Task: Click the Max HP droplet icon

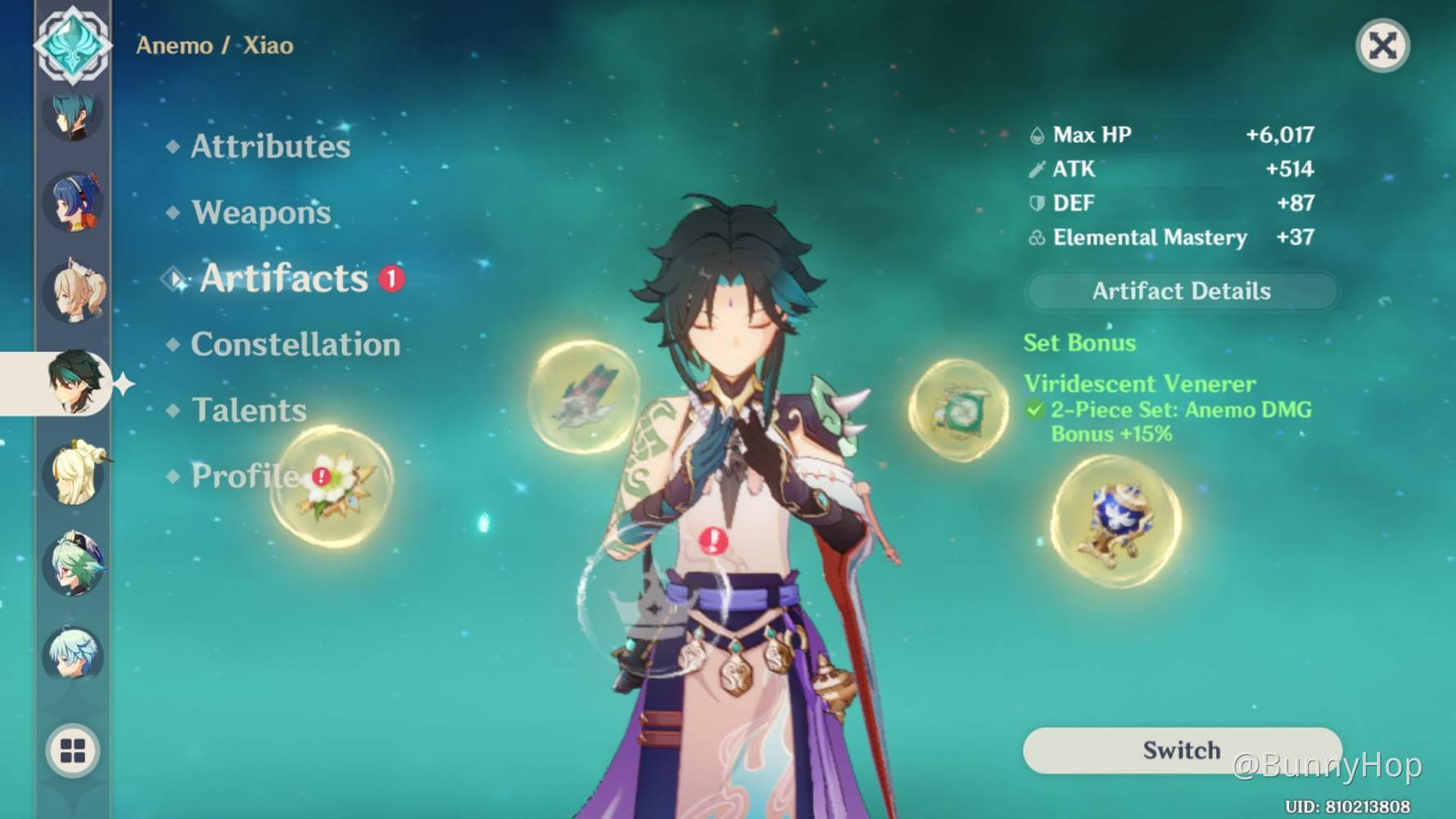Action: (1037, 133)
